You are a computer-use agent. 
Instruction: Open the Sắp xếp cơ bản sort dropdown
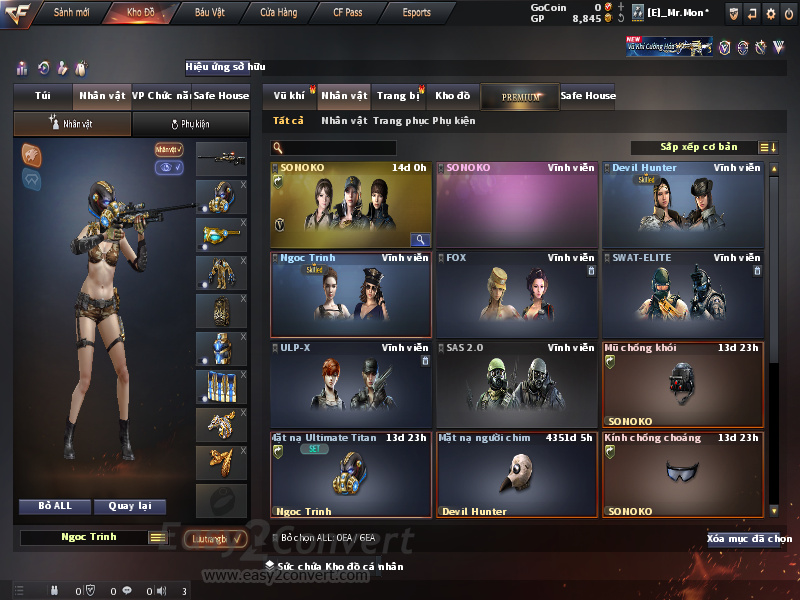[698, 147]
